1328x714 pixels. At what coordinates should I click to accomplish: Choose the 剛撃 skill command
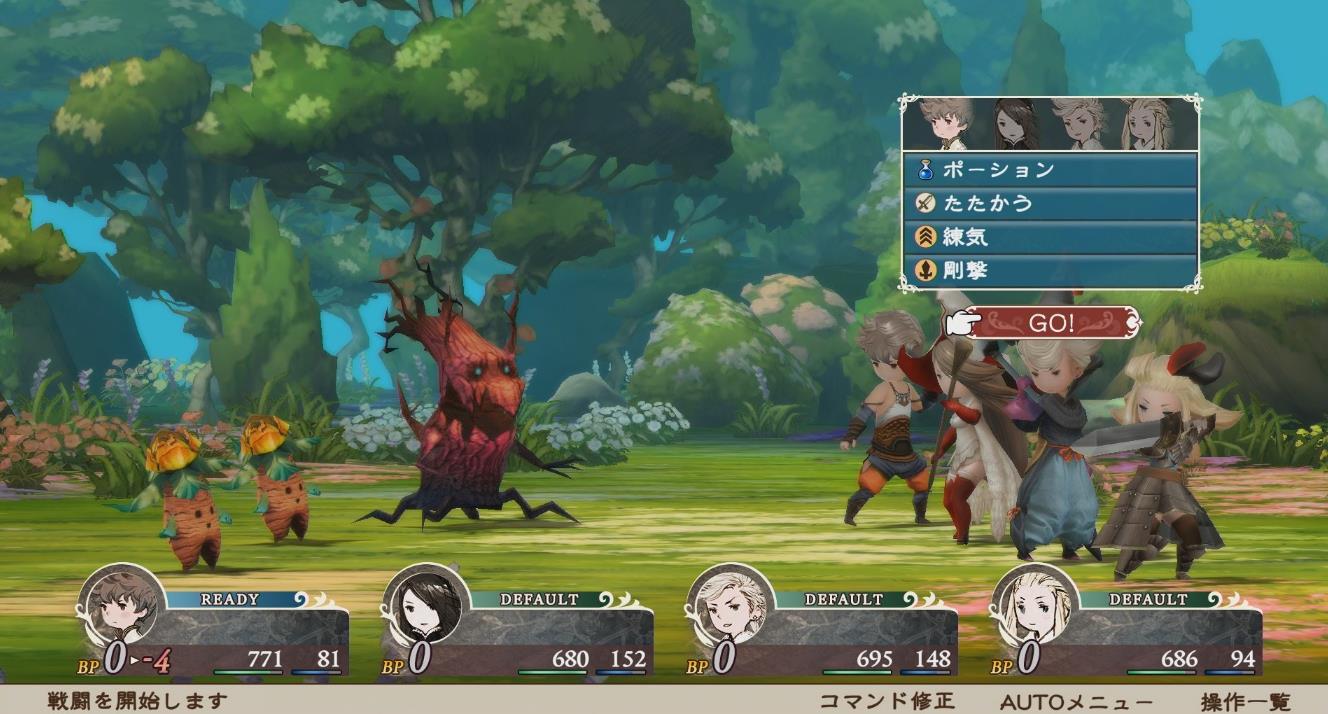point(1050,271)
